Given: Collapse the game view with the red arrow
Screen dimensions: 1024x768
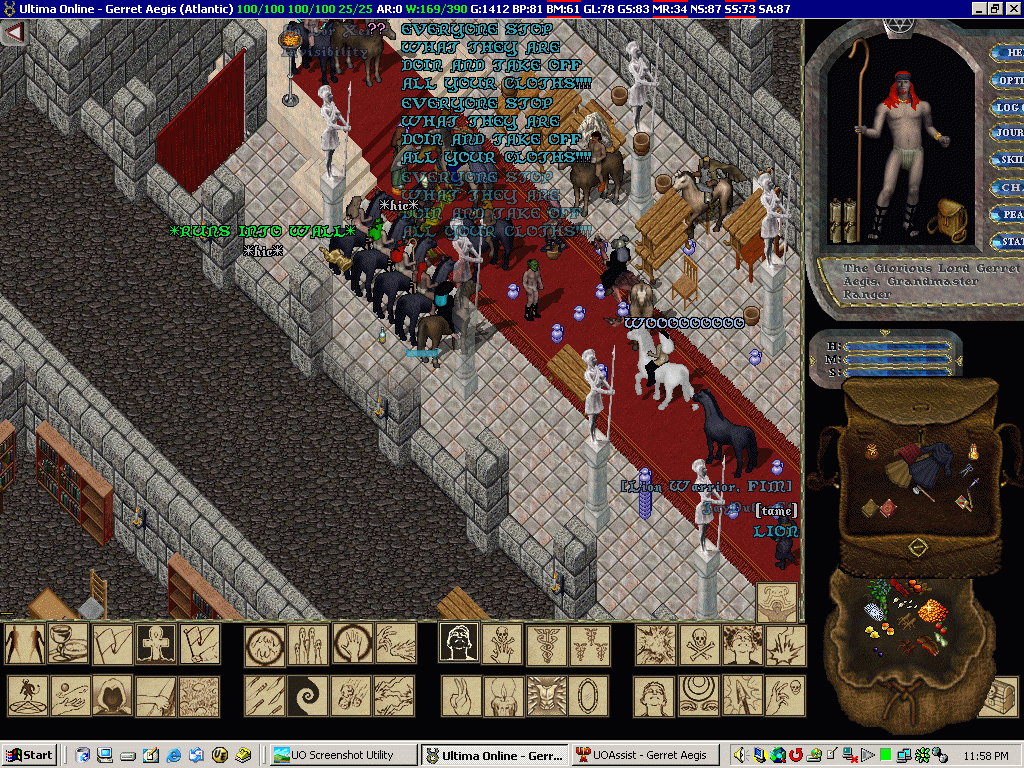Looking at the screenshot, I should [13, 32].
